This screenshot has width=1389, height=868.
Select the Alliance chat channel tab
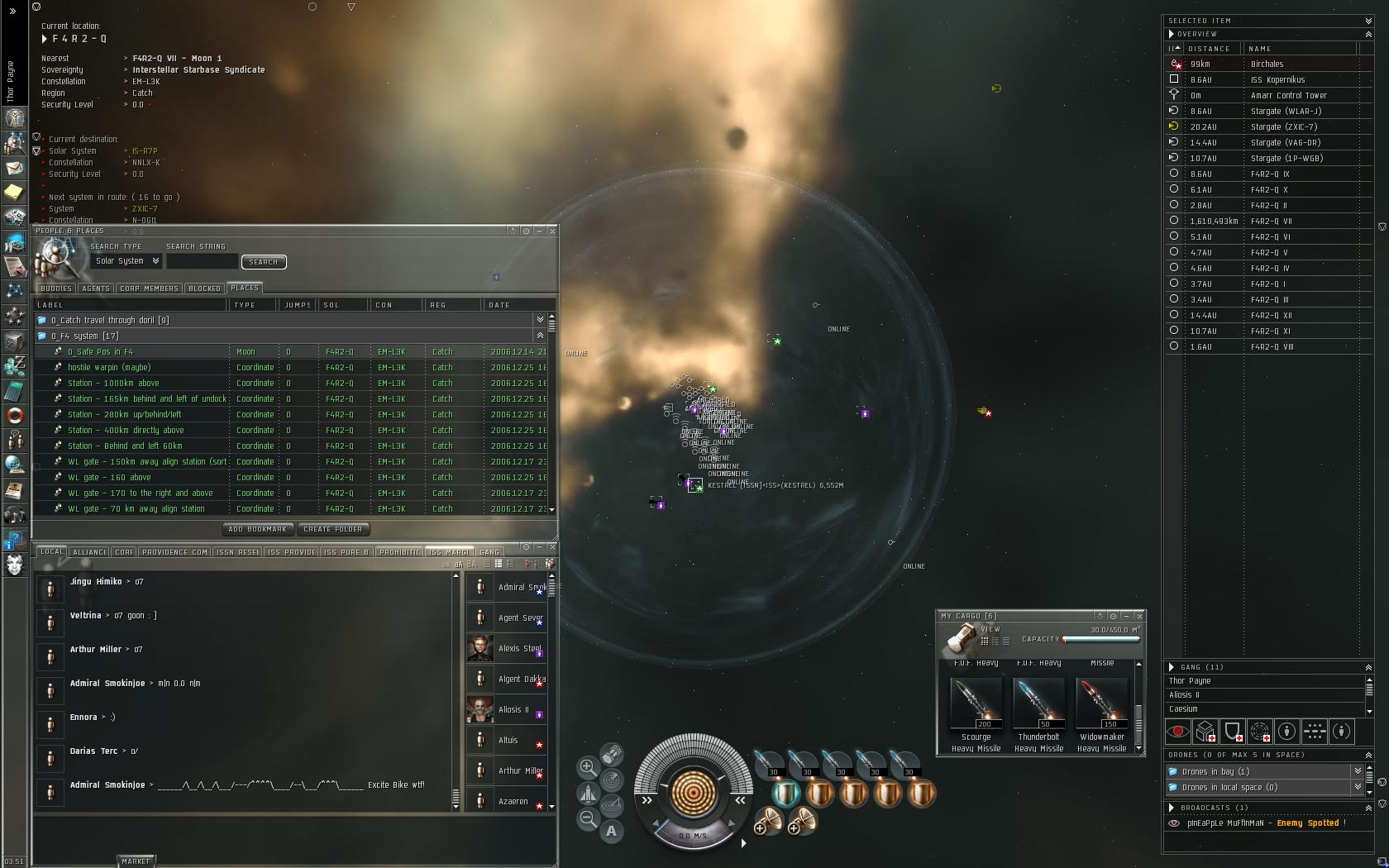89,552
